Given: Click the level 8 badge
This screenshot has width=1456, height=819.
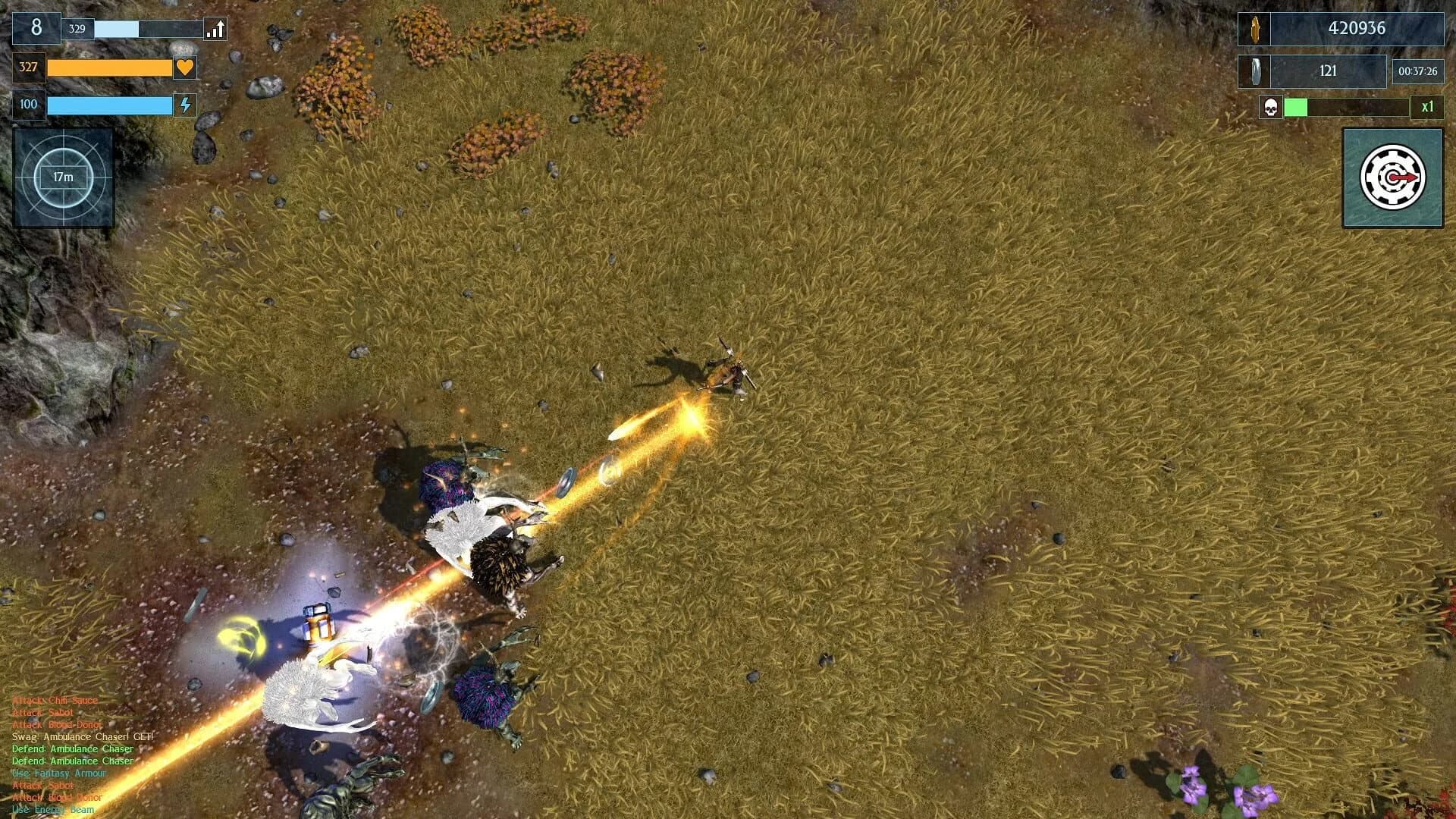Looking at the screenshot, I should click(x=36, y=28).
